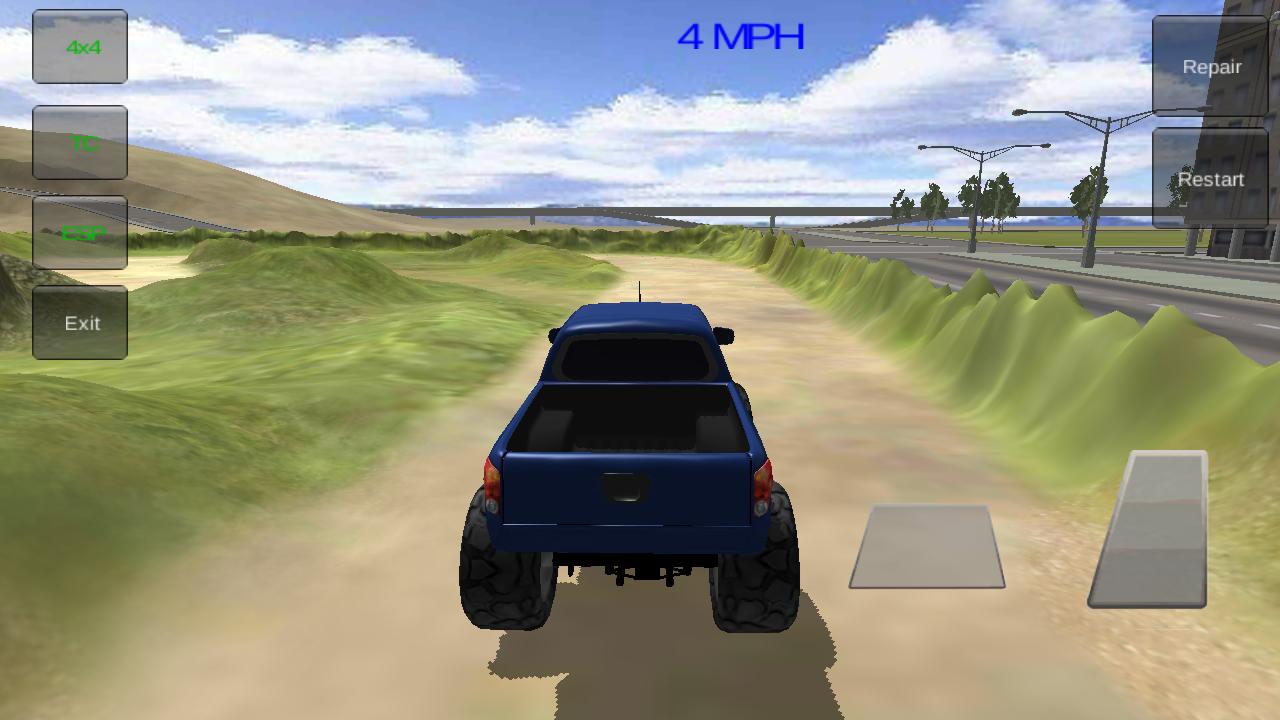Repair the damaged truck

1213,67
